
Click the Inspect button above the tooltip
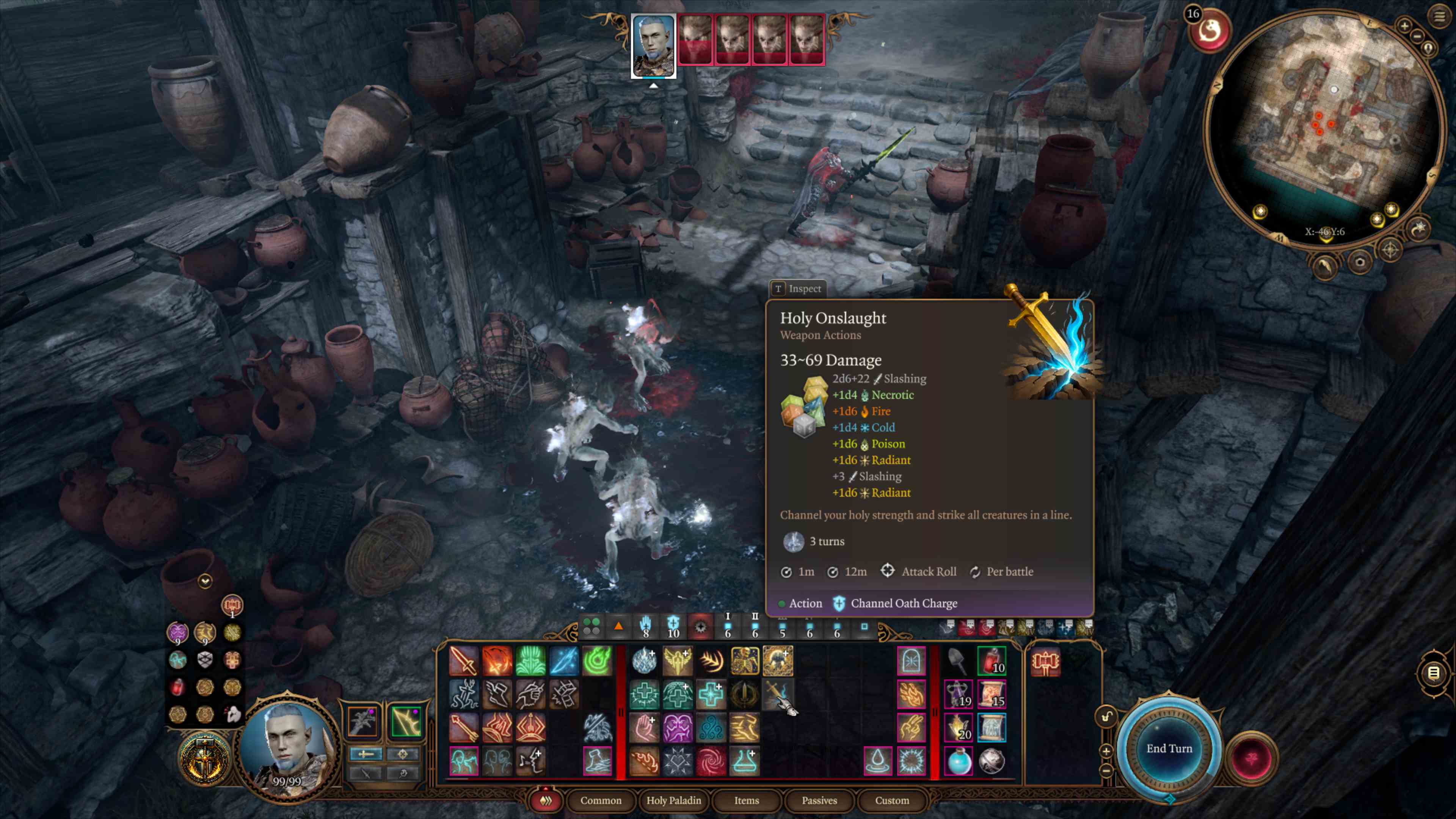point(798,289)
